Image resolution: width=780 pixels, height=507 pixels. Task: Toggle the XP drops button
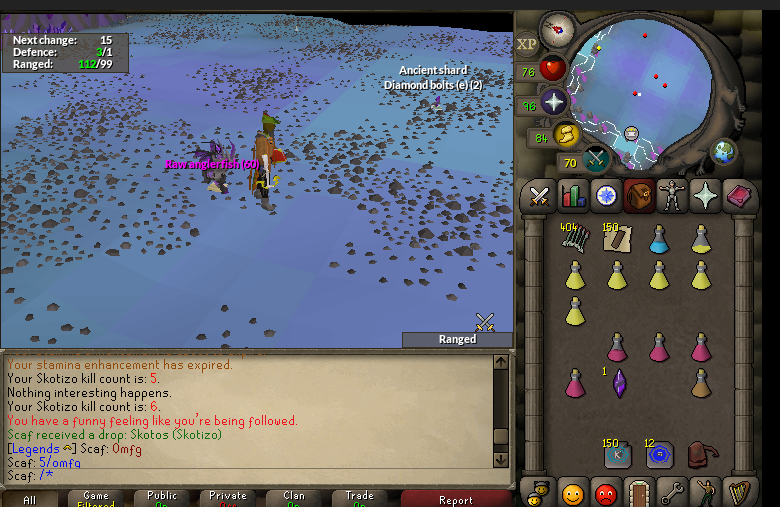pyautogui.click(x=527, y=44)
